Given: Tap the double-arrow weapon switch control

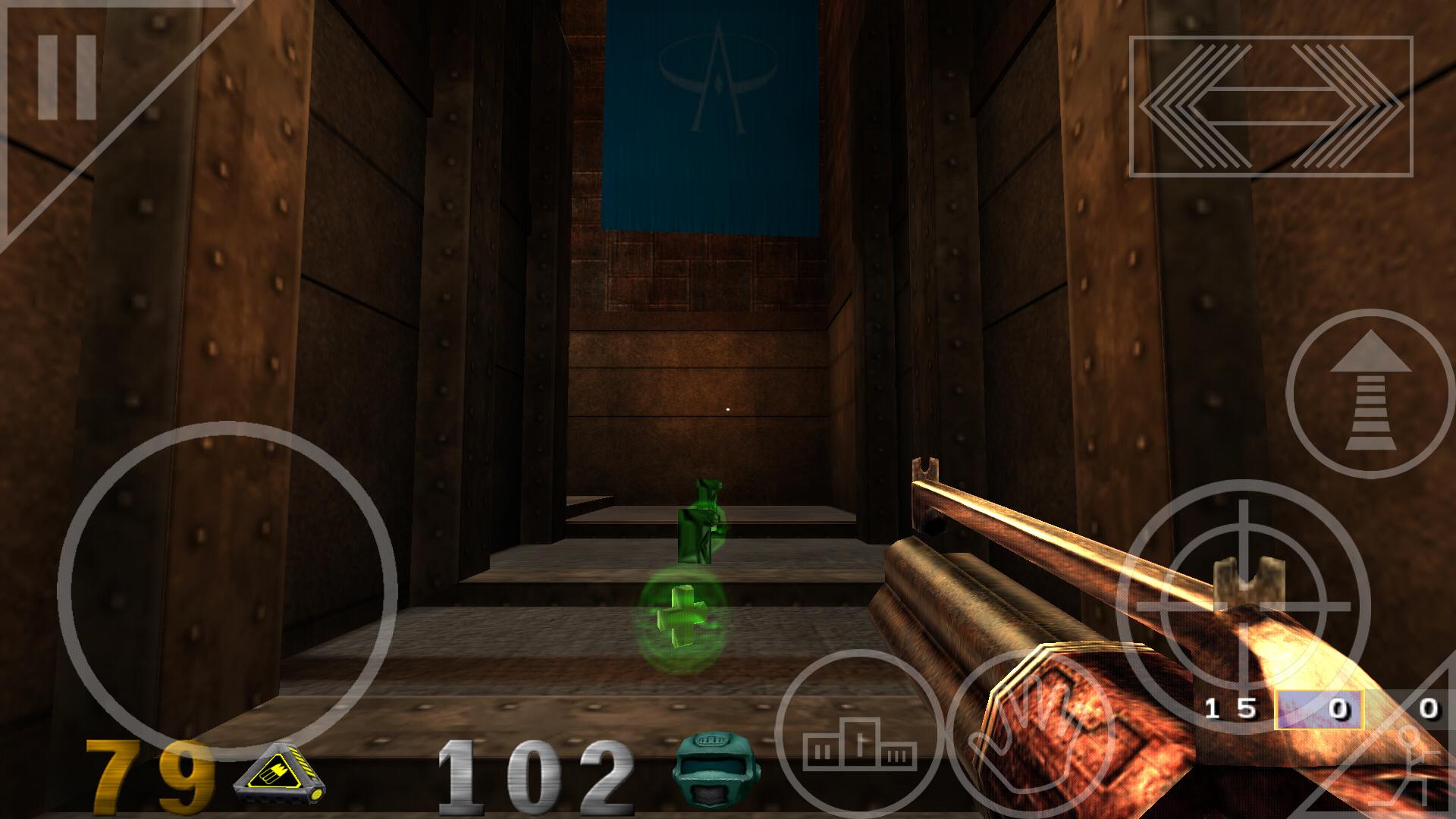Looking at the screenshot, I should [1271, 106].
